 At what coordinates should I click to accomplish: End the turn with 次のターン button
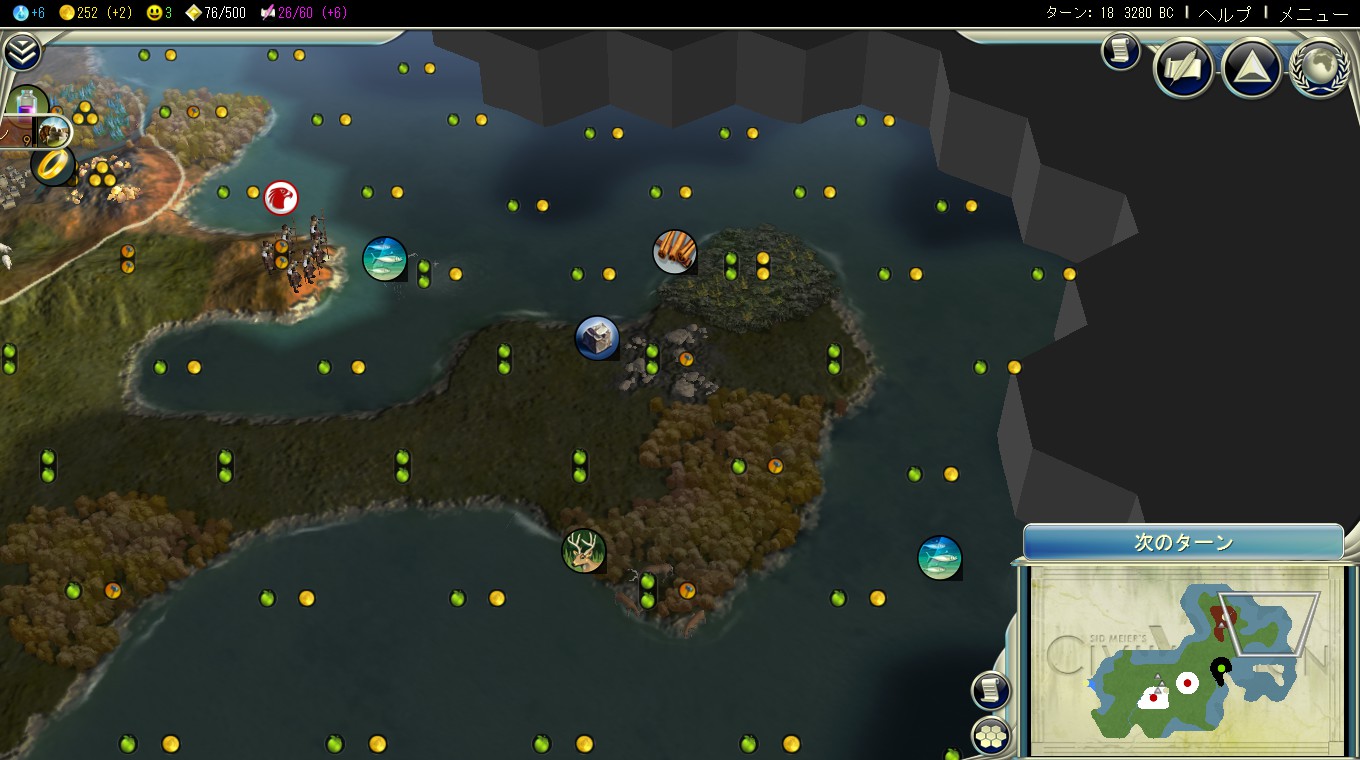tap(1183, 543)
